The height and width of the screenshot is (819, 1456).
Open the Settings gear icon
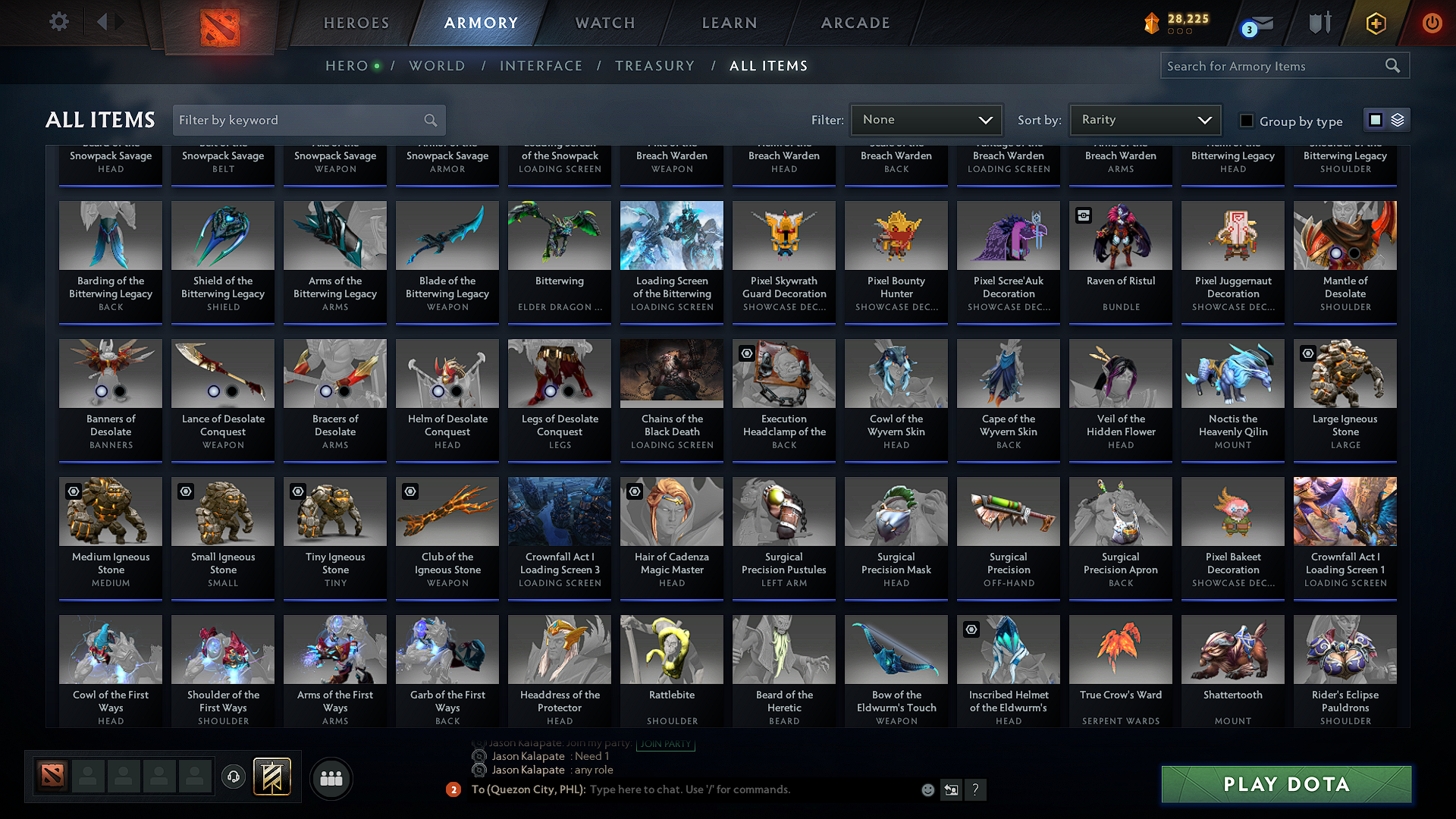point(58,22)
